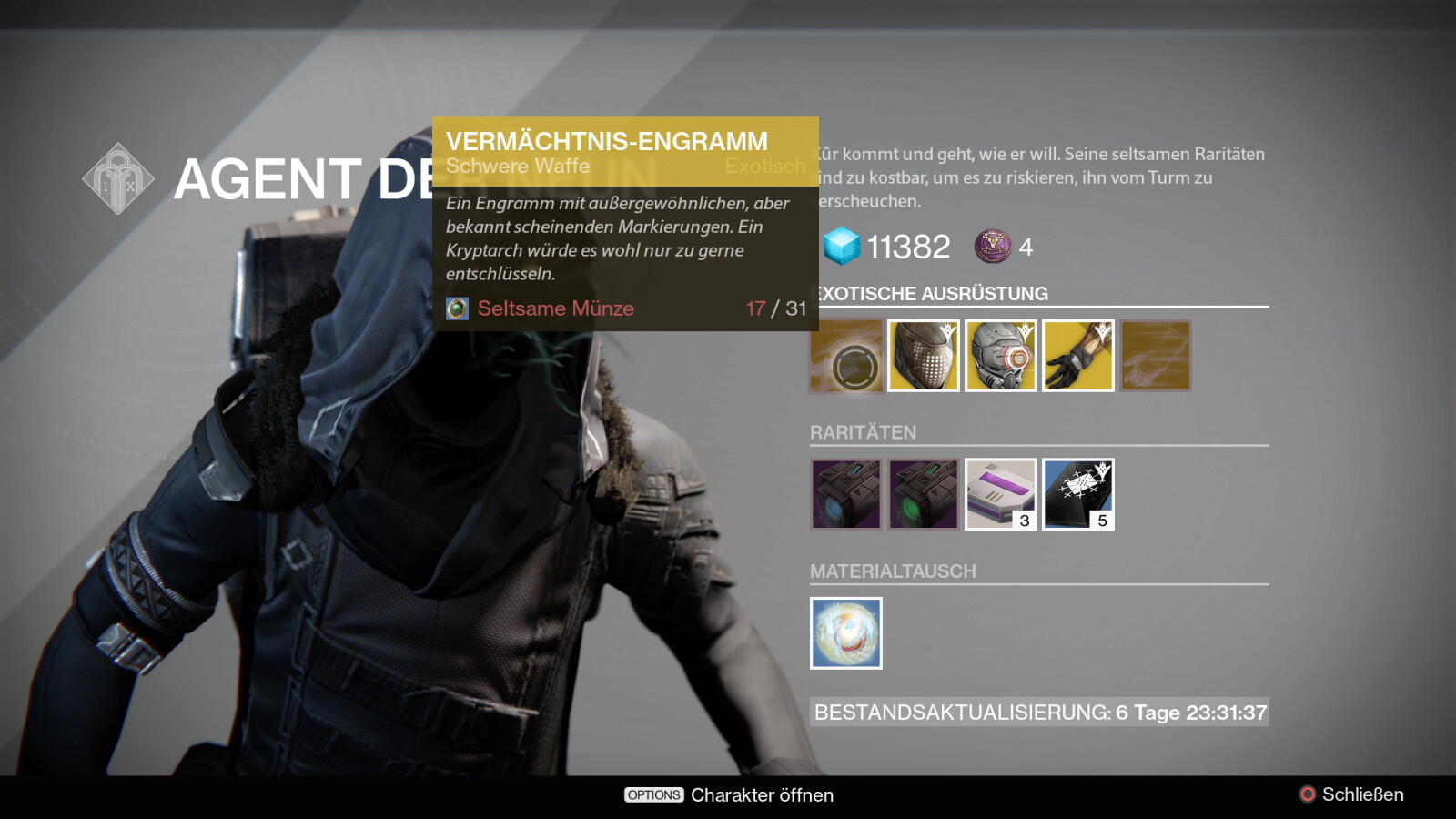The width and height of the screenshot is (1456, 819).
Task: Select the exotic helmet with perforated mask
Action: [x=924, y=357]
